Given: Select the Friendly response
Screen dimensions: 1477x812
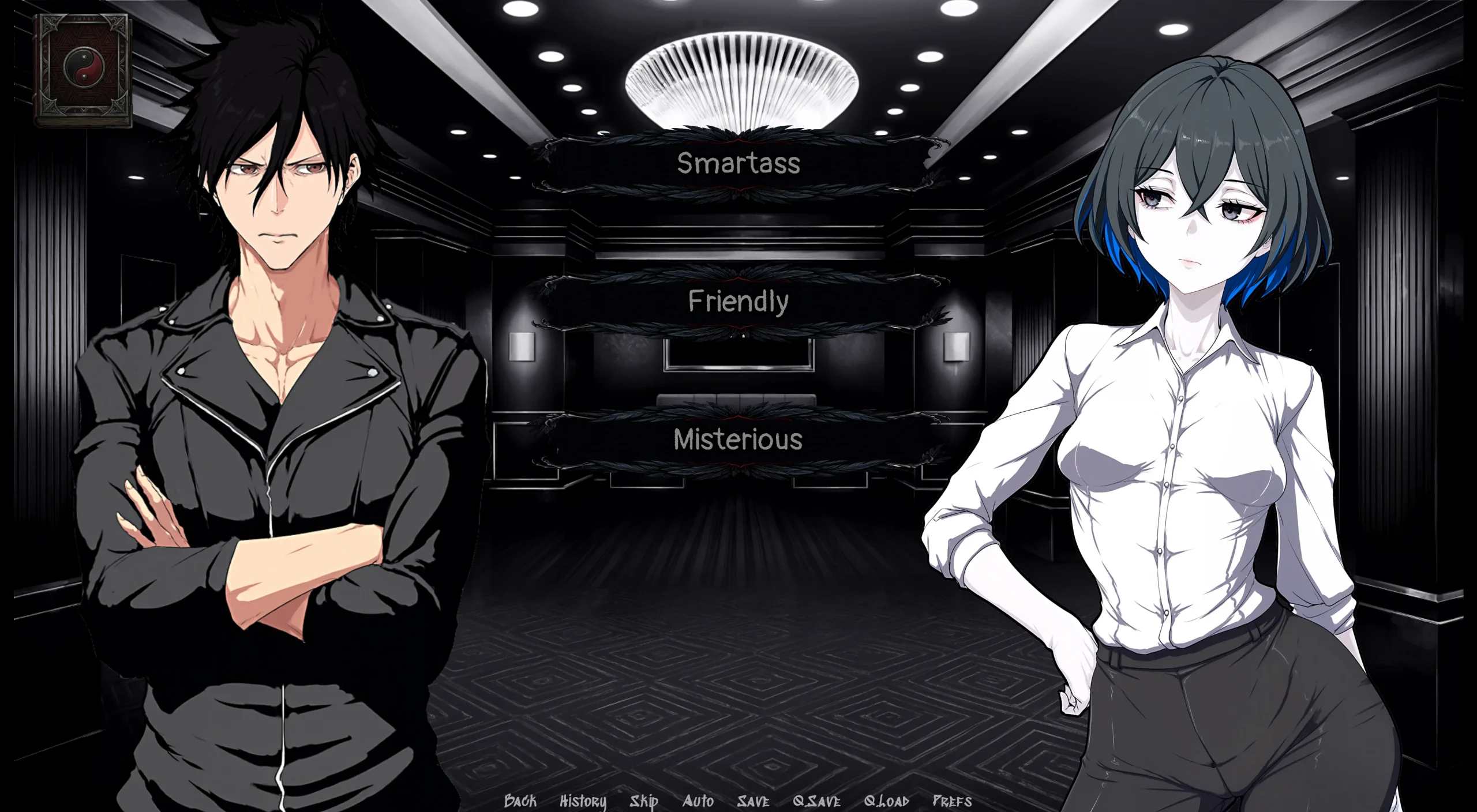Looking at the screenshot, I should coord(738,302).
